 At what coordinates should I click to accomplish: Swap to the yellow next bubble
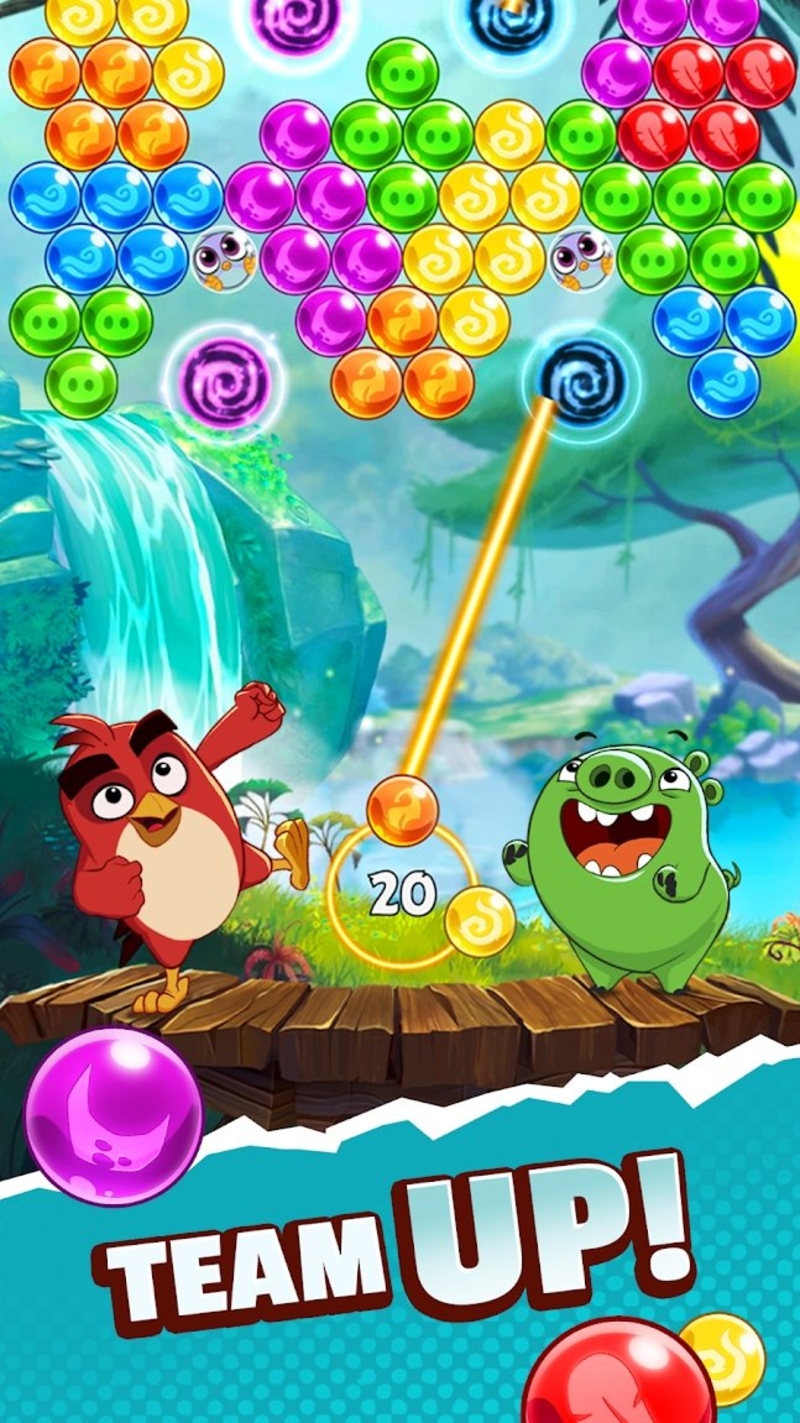[x=480, y=921]
